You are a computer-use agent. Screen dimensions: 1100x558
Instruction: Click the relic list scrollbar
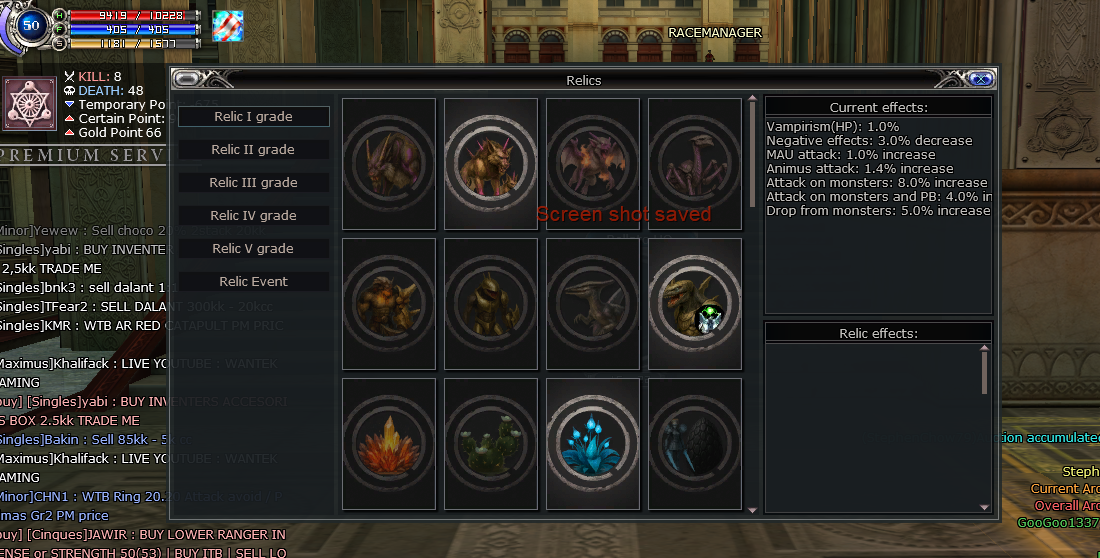[x=752, y=150]
